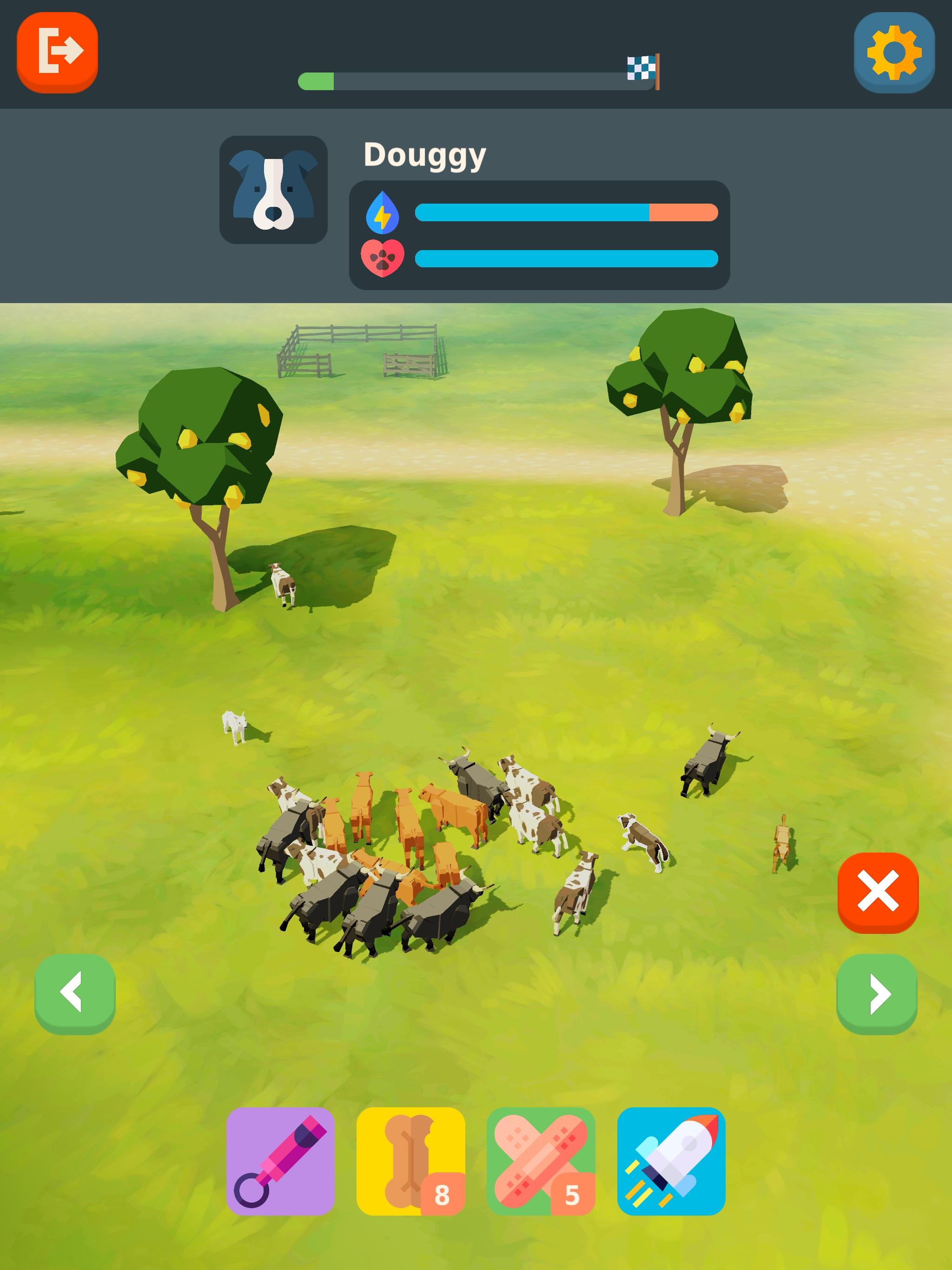Tap the energy lightning-drop icon
Image resolution: width=952 pixels, height=1270 pixels.
click(383, 212)
